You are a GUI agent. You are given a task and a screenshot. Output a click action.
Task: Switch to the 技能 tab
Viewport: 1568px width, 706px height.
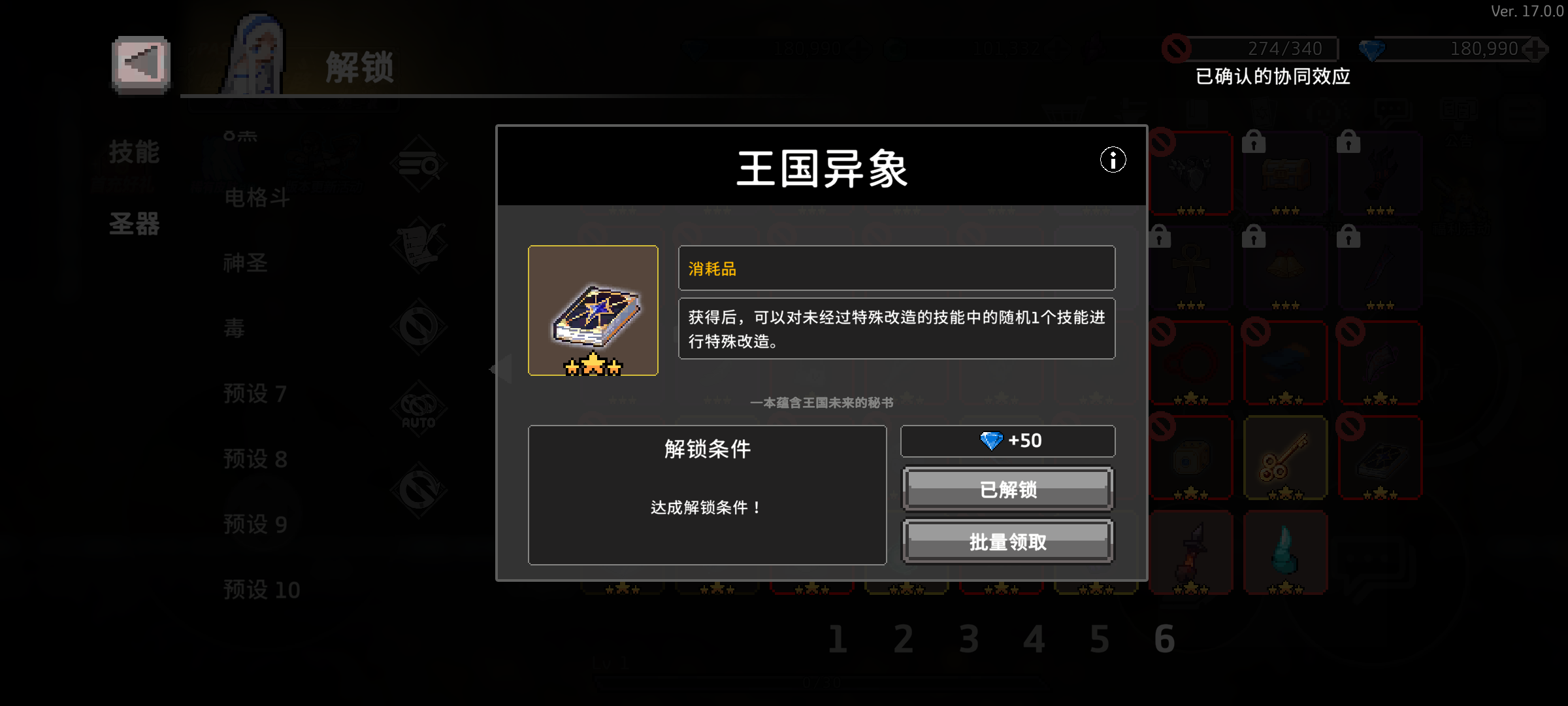tap(133, 152)
